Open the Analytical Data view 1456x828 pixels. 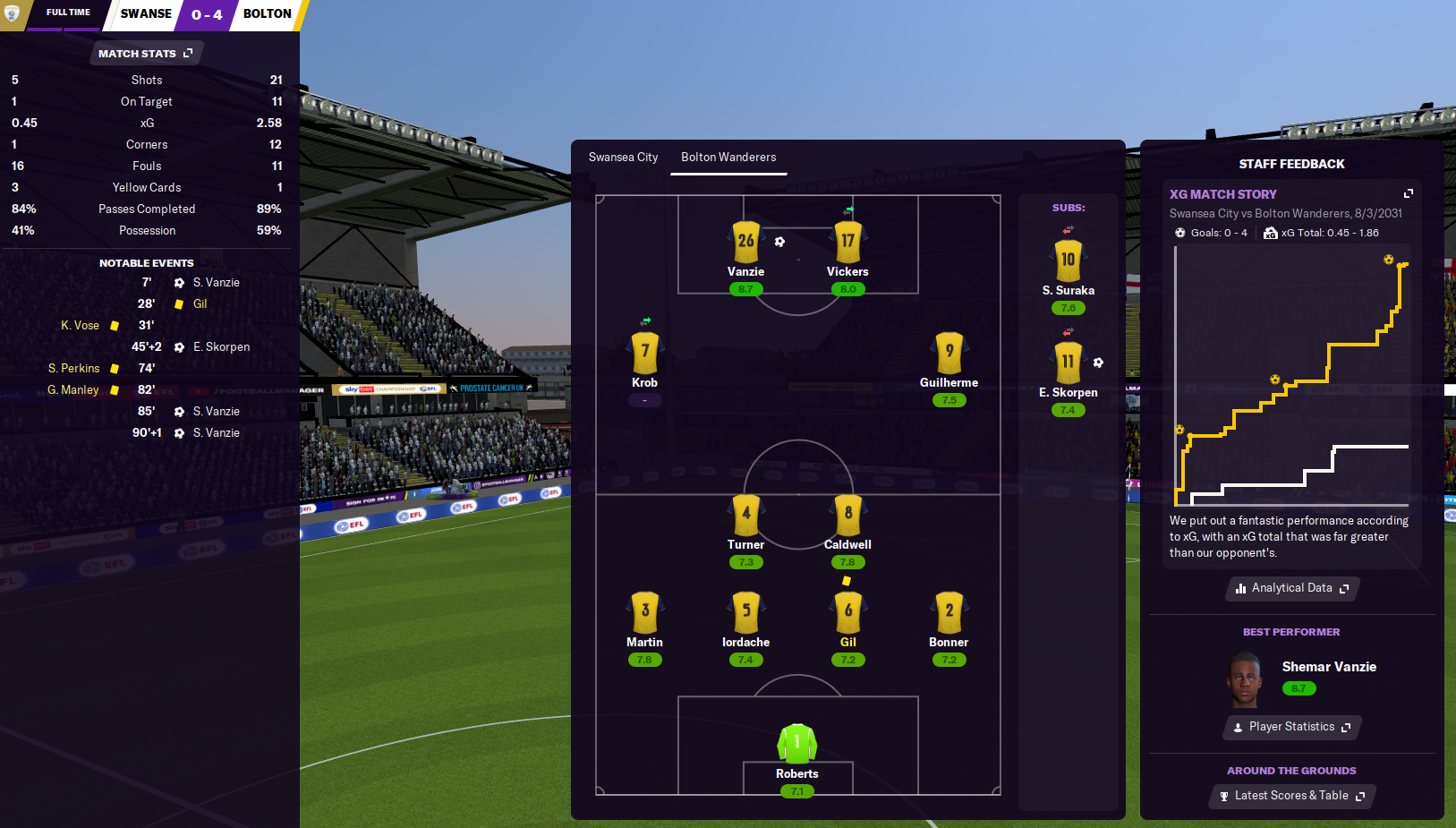coord(1291,588)
